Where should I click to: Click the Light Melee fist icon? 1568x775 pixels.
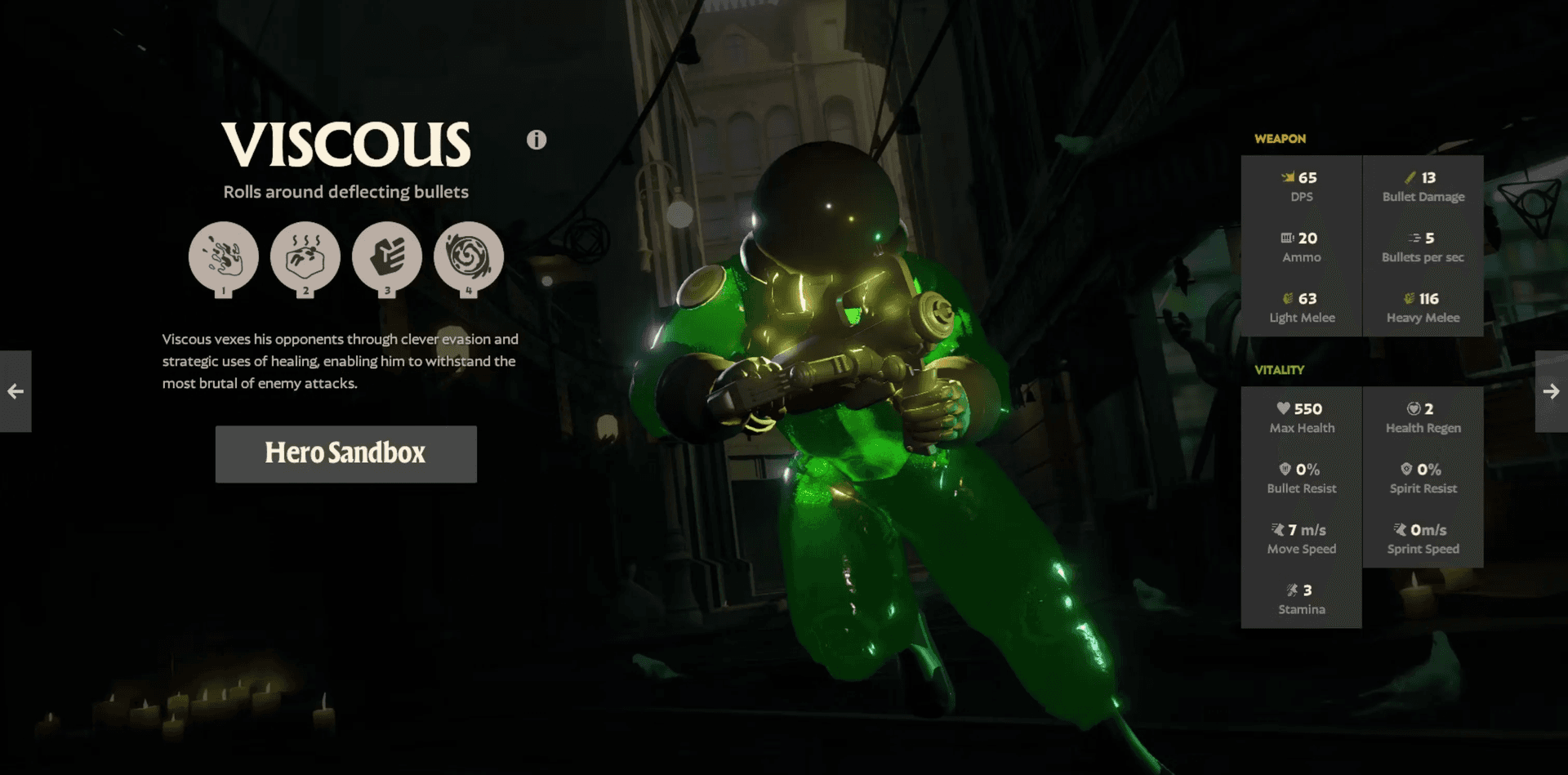tap(1289, 298)
